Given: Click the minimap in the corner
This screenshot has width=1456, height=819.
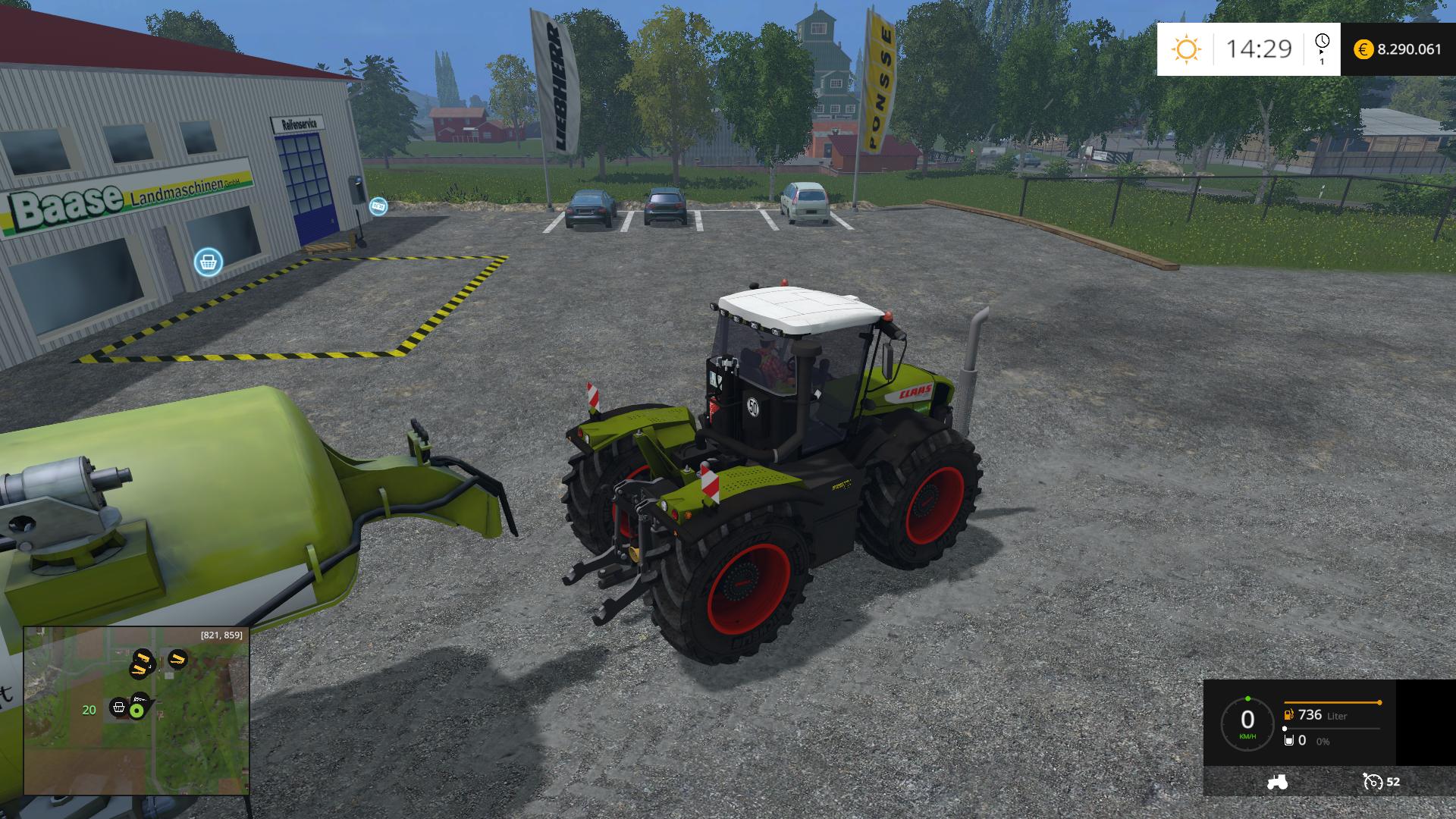Looking at the screenshot, I should point(136,711).
